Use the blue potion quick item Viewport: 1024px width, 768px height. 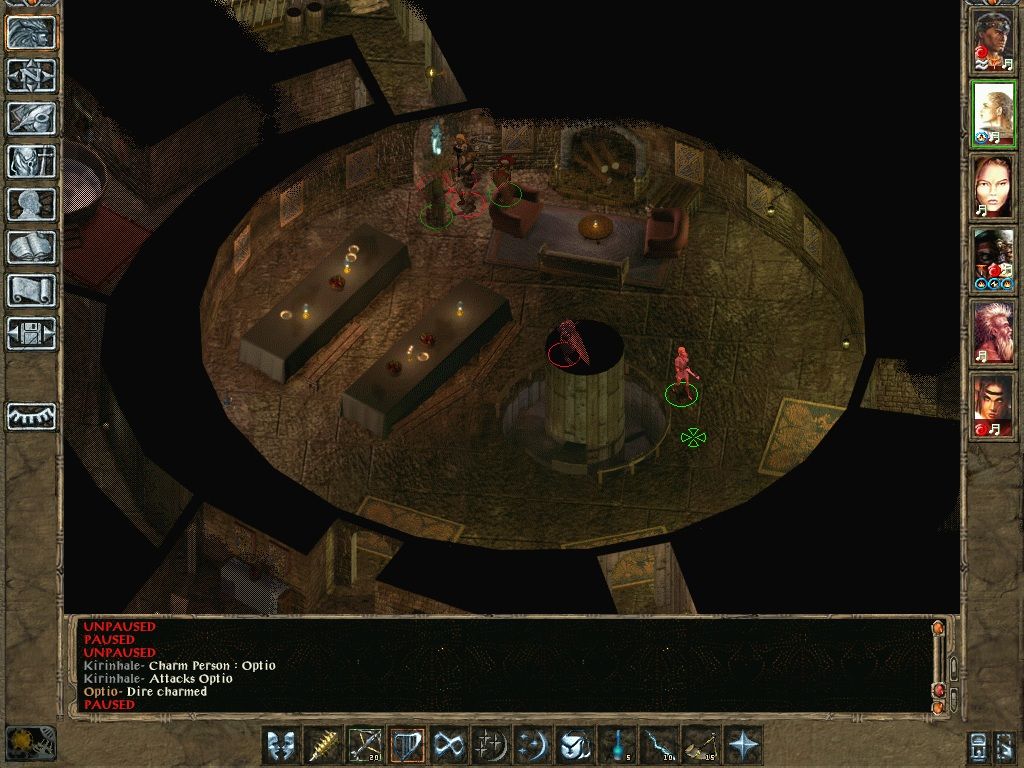coord(616,745)
